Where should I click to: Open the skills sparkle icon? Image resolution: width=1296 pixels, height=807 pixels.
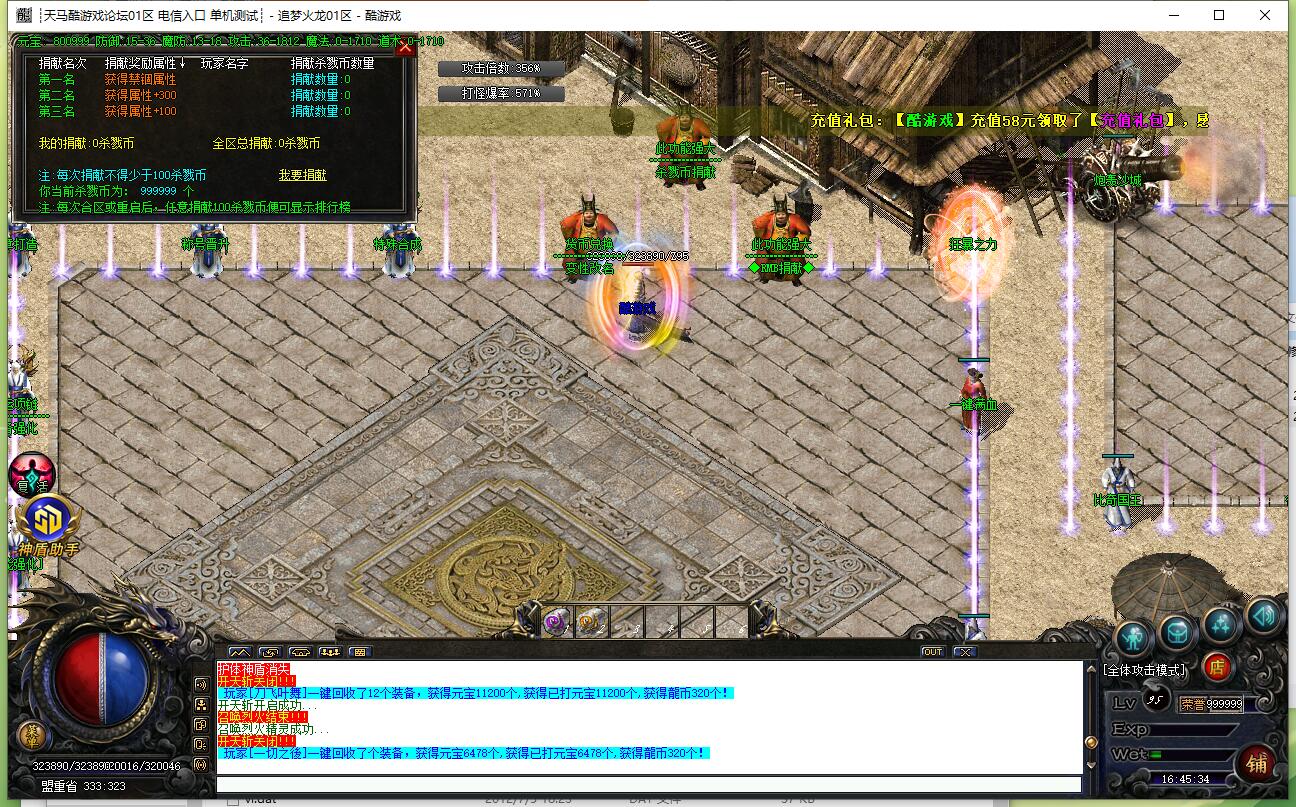1221,625
